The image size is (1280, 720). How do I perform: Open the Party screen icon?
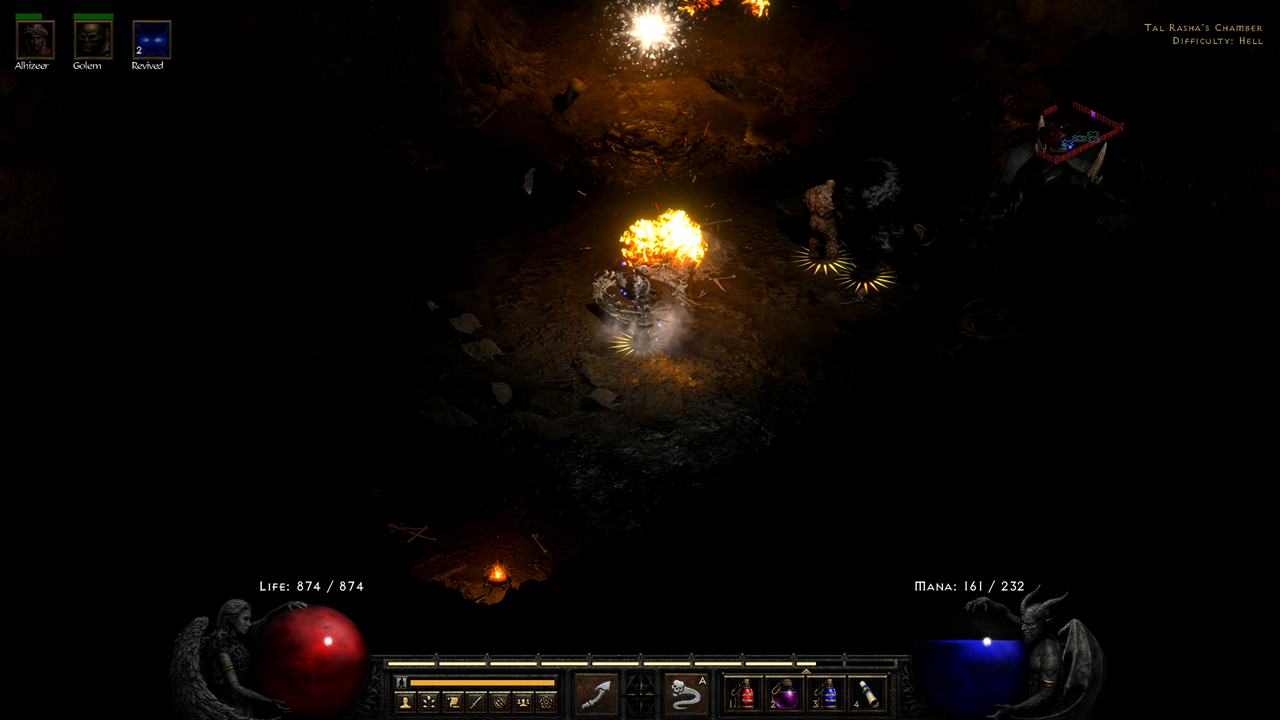point(521,701)
